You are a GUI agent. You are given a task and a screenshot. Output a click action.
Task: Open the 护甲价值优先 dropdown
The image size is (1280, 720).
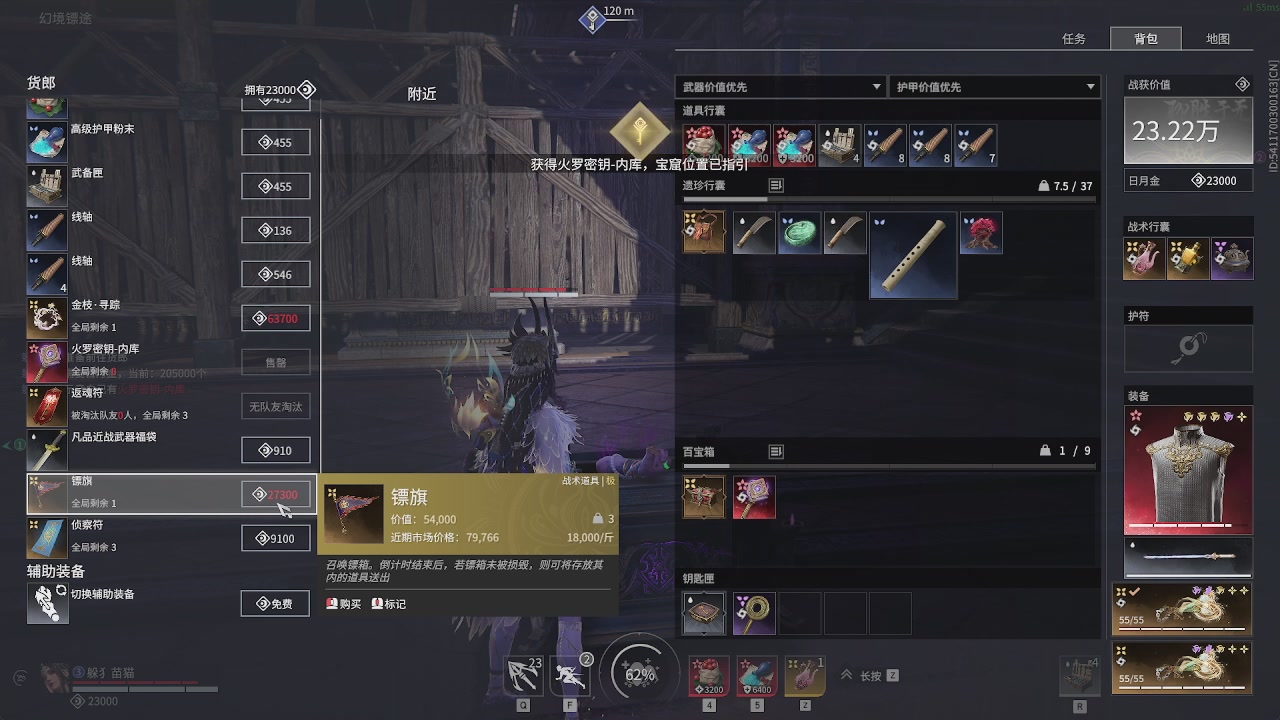[x=994, y=86]
